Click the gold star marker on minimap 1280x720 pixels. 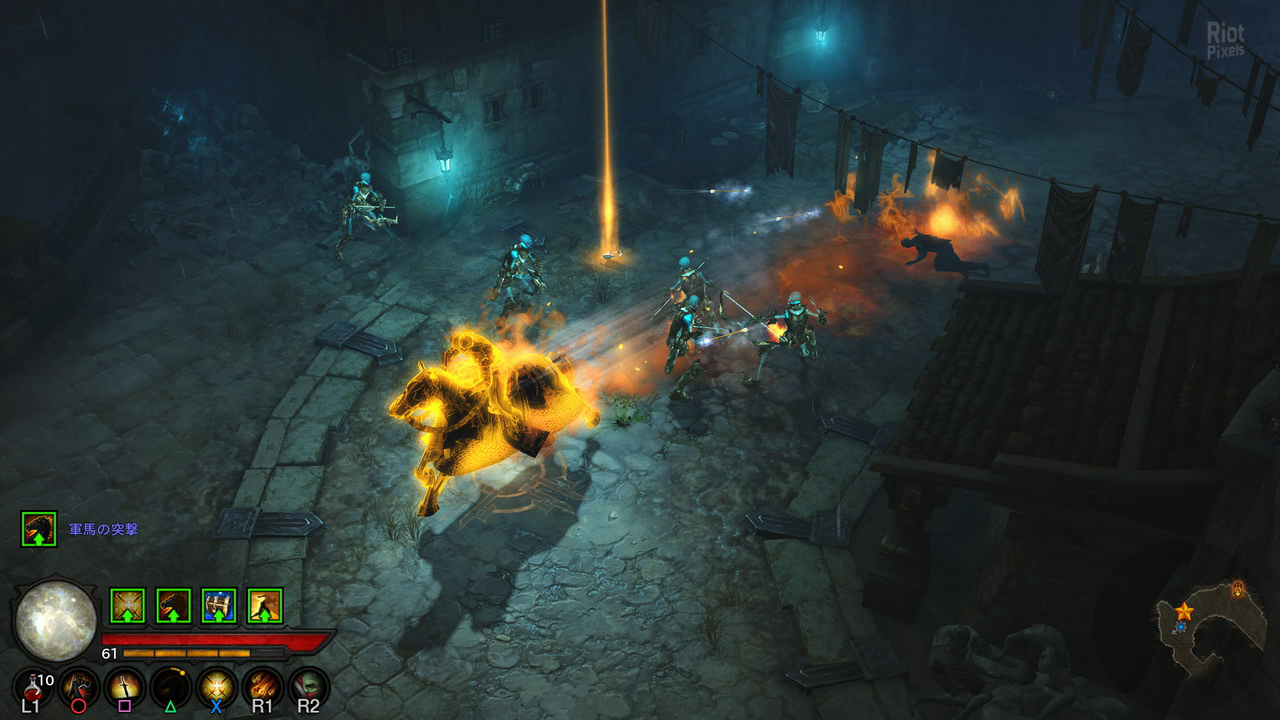coord(1184,610)
